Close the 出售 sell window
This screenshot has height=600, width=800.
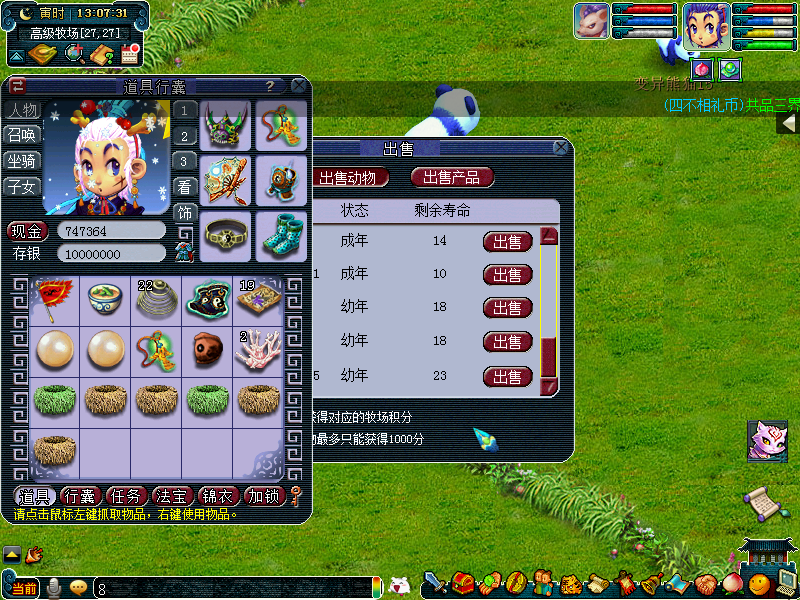561,148
